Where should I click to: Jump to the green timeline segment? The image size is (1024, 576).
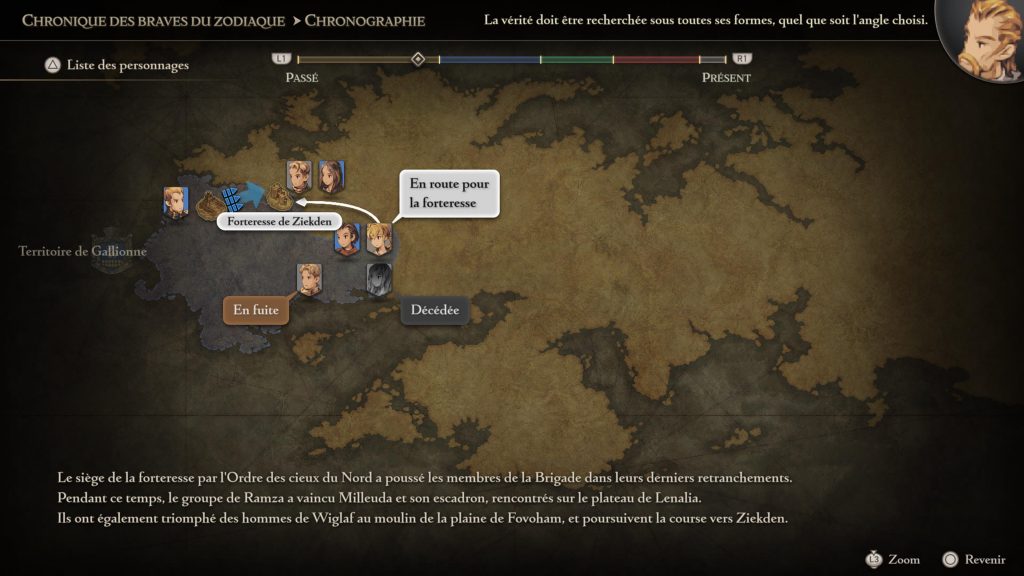(577, 60)
